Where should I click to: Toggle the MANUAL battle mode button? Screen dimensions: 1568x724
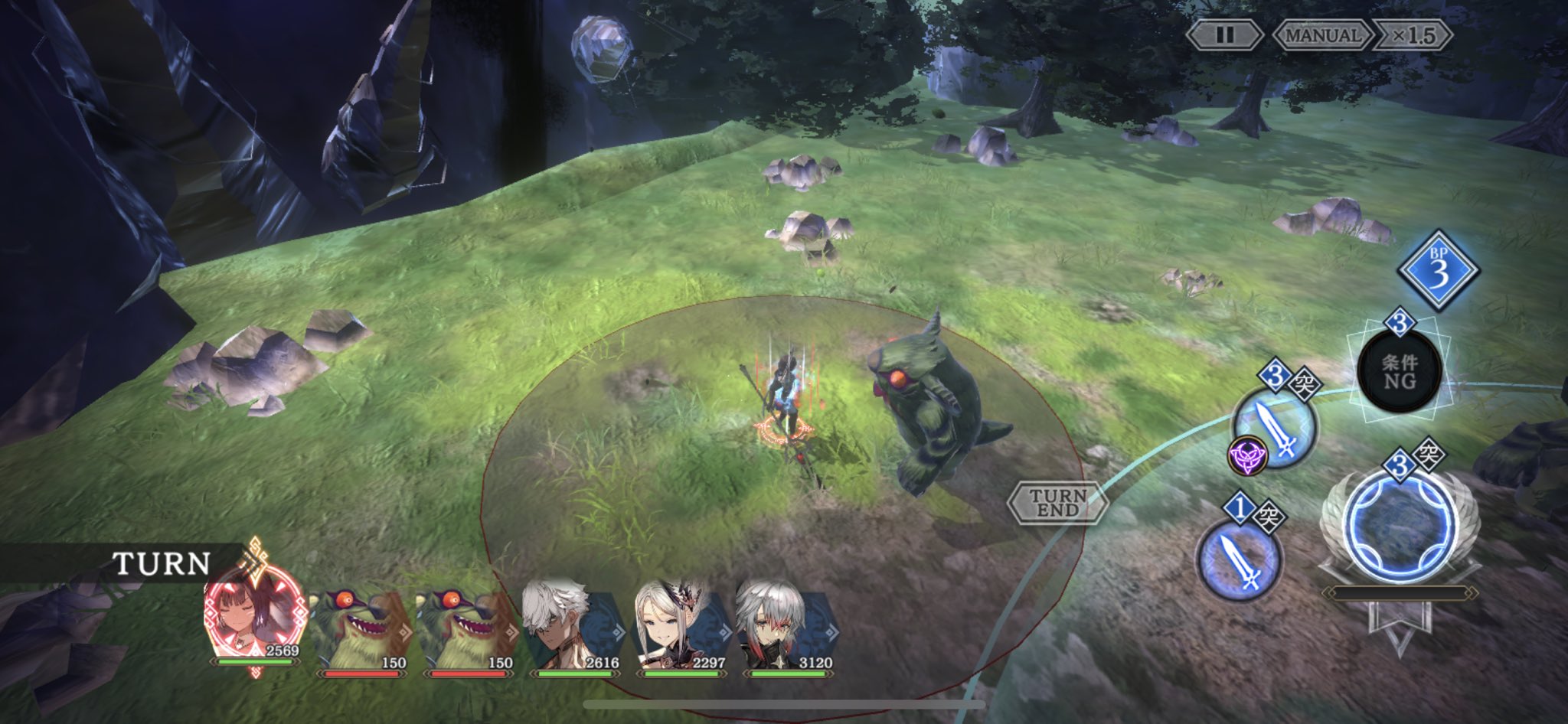[1322, 35]
